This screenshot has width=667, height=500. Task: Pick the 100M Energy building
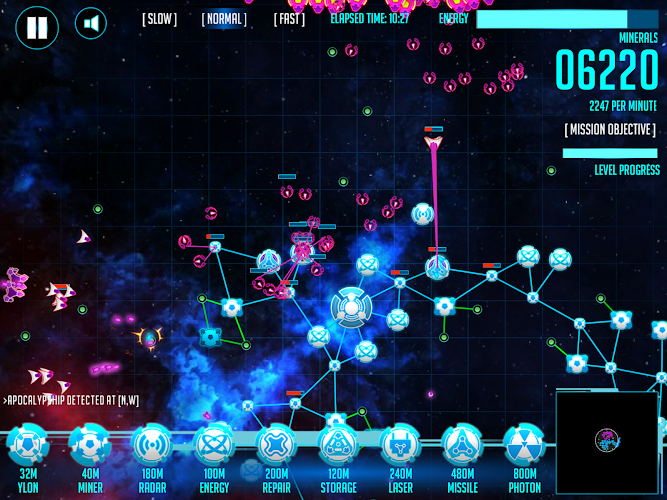(213, 445)
